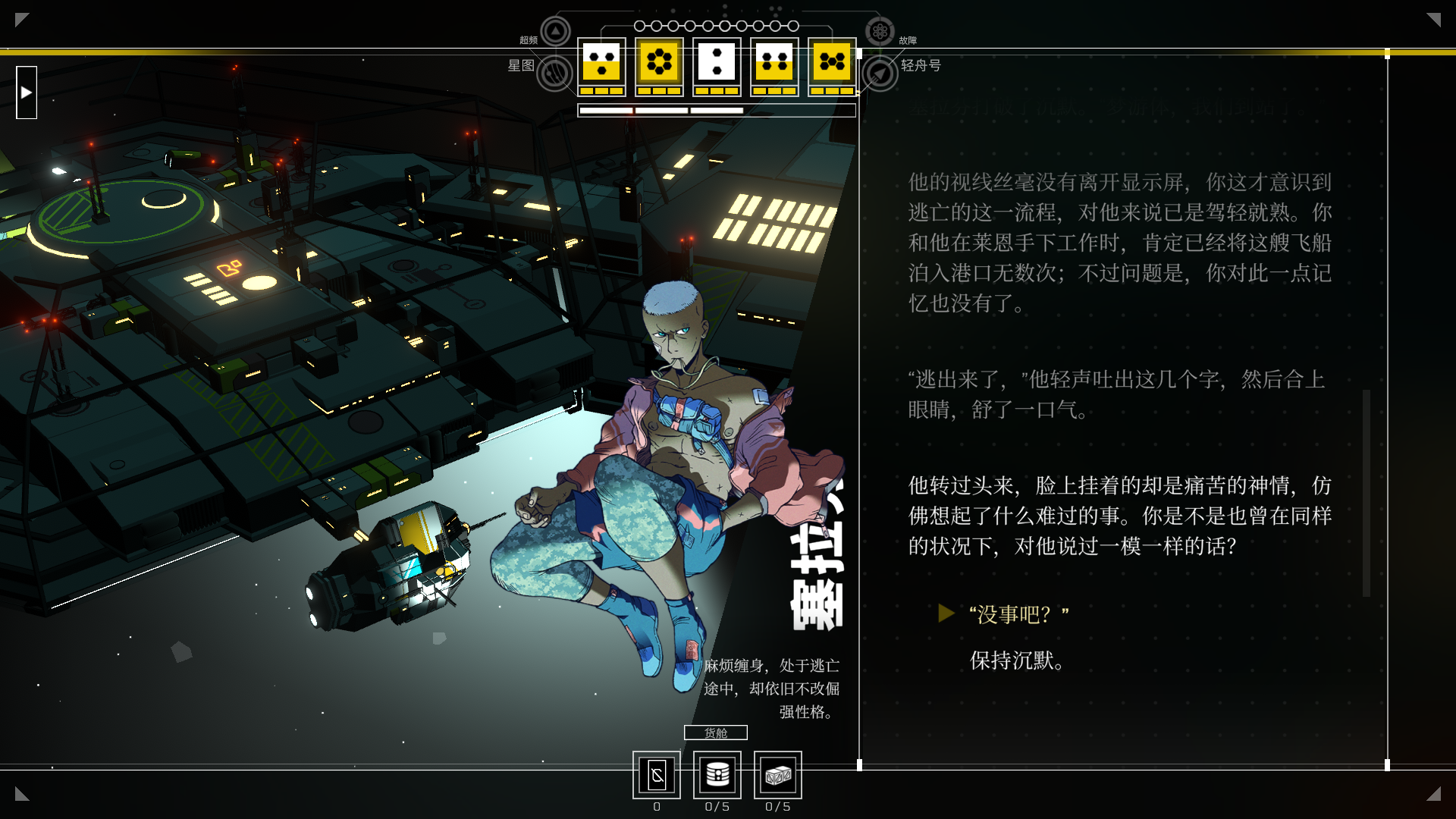Viewport: 1456px width, 819px height.
Task: Select the 保持沉默 dialogue option
Action: [1016, 661]
